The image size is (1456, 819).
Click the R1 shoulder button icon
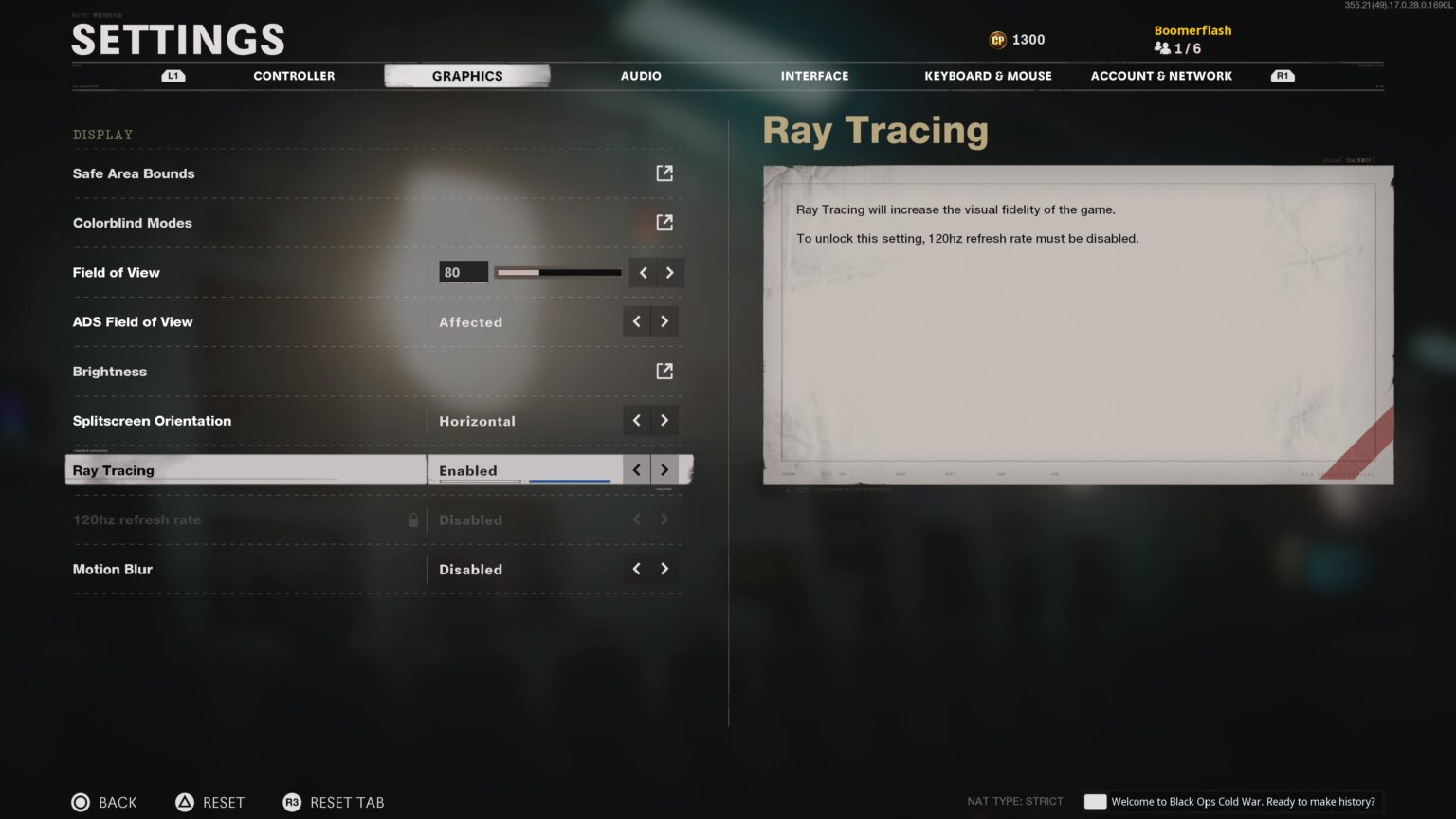[x=1282, y=76]
